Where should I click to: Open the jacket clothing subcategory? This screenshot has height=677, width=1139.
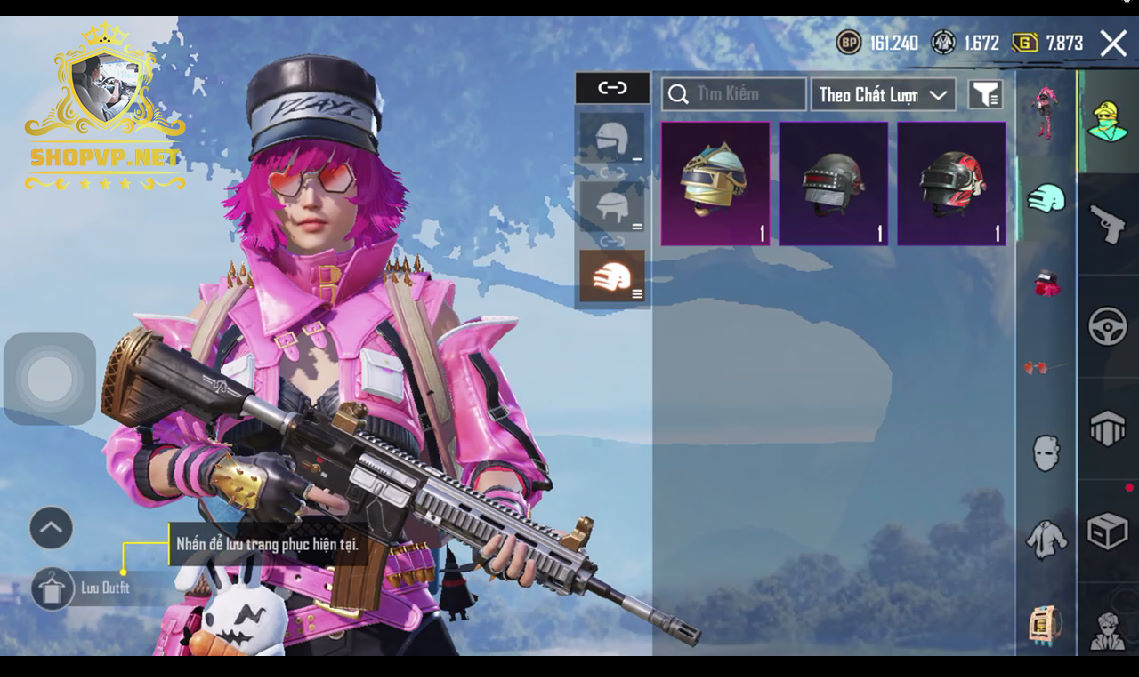pyautogui.click(x=1045, y=539)
